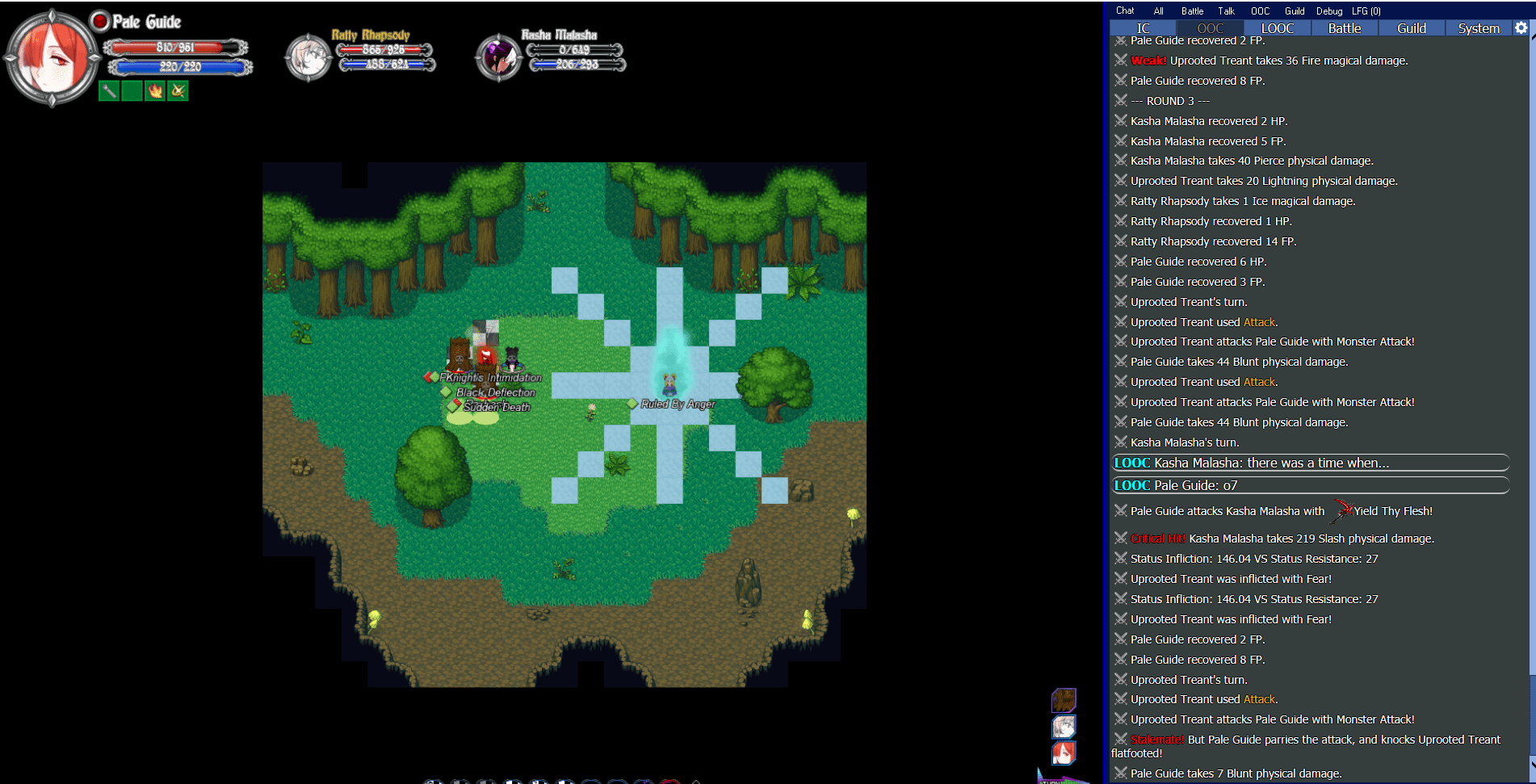The height and width of the screenshot is (784, 1536).
Task: Select the LOOC chat tab
Action: click(1277, 28)
